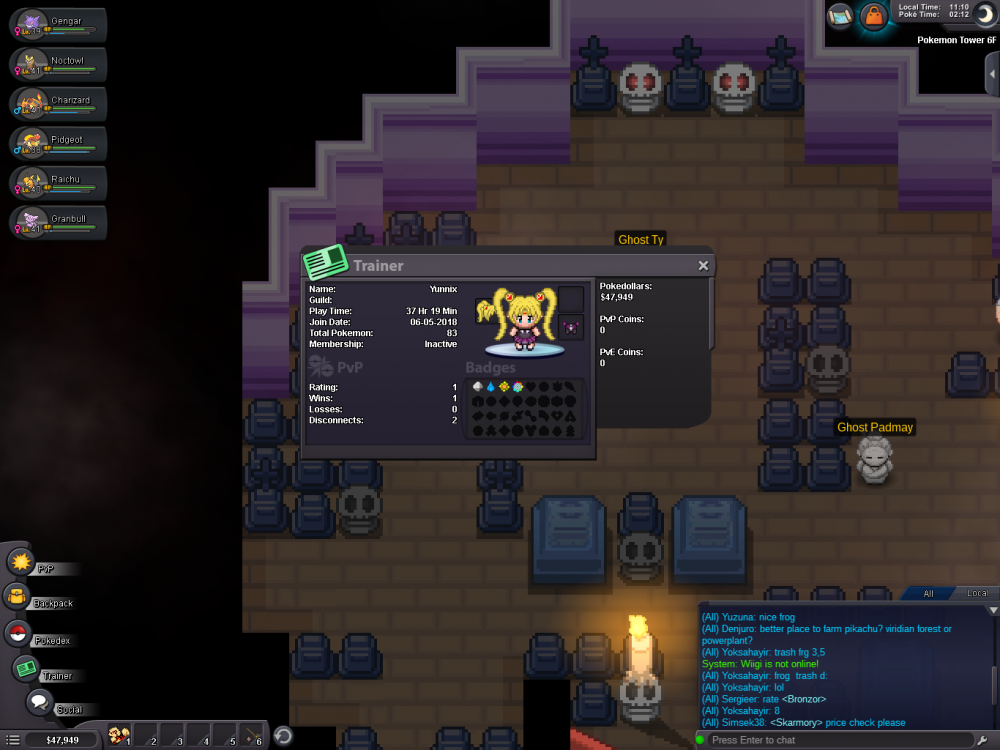This screenshot has width=1000, height=750.
Task: Toggle the Trainer card menu button
Action: pyautogui.click(x=25, y=669)
